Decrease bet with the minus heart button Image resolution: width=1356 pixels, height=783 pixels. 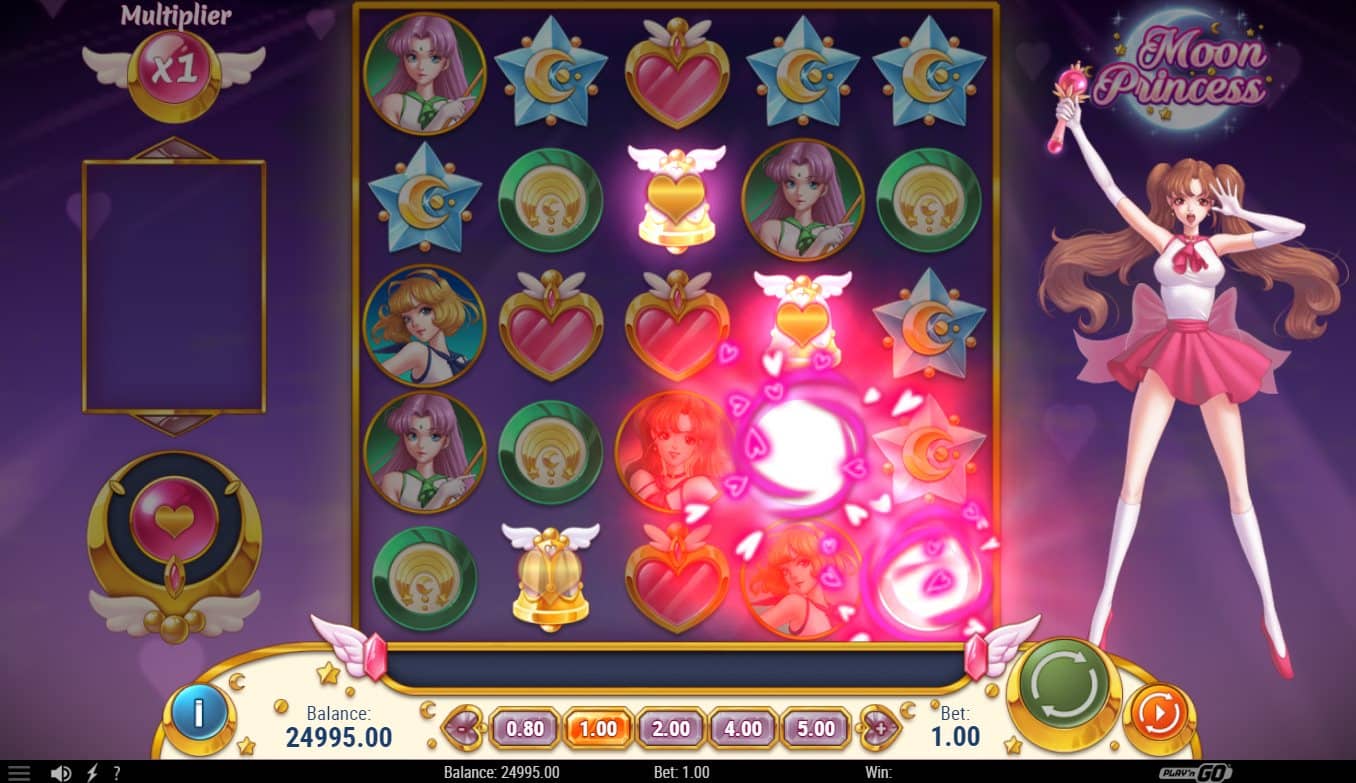pos(463,729)
